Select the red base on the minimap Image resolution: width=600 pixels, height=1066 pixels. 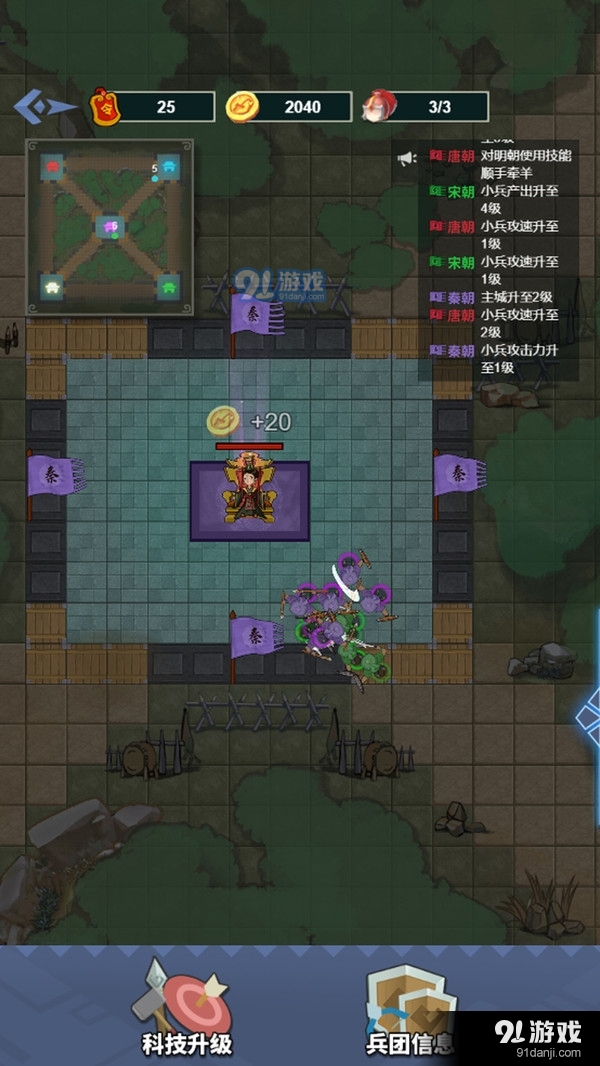pyautogui.click(x=52, y=165)
